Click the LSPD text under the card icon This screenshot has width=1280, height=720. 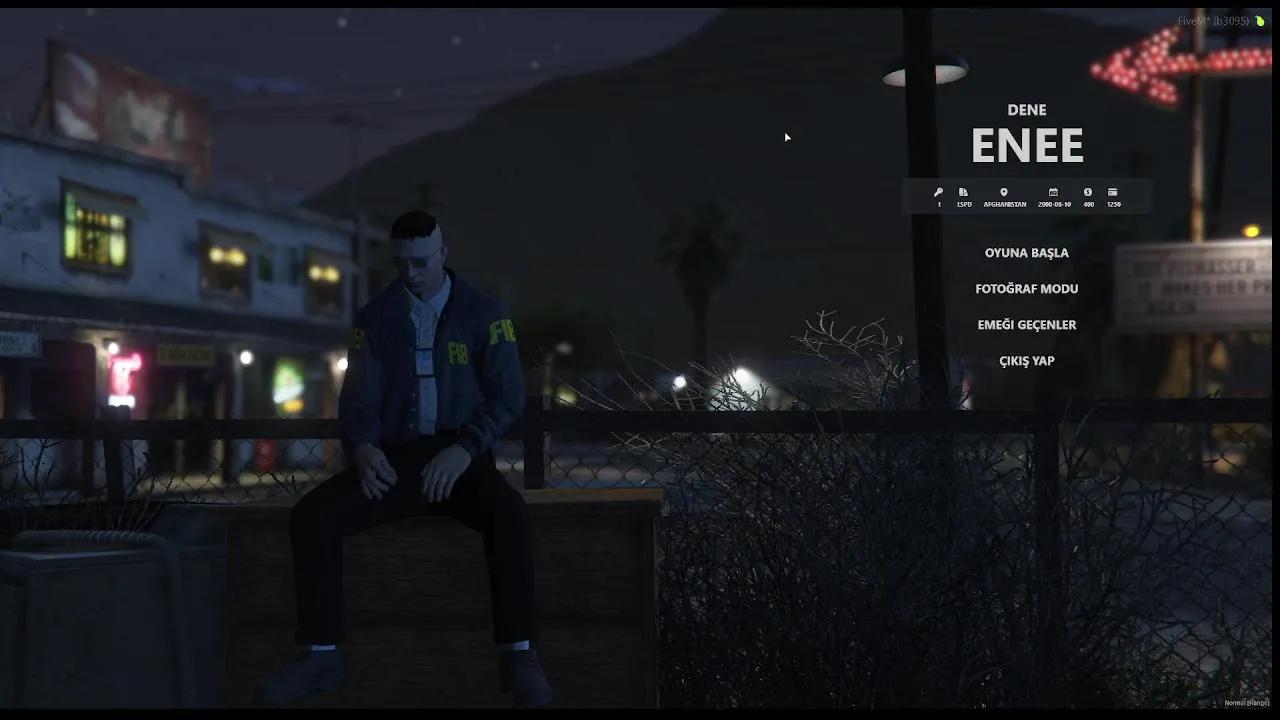click(963, 204)
